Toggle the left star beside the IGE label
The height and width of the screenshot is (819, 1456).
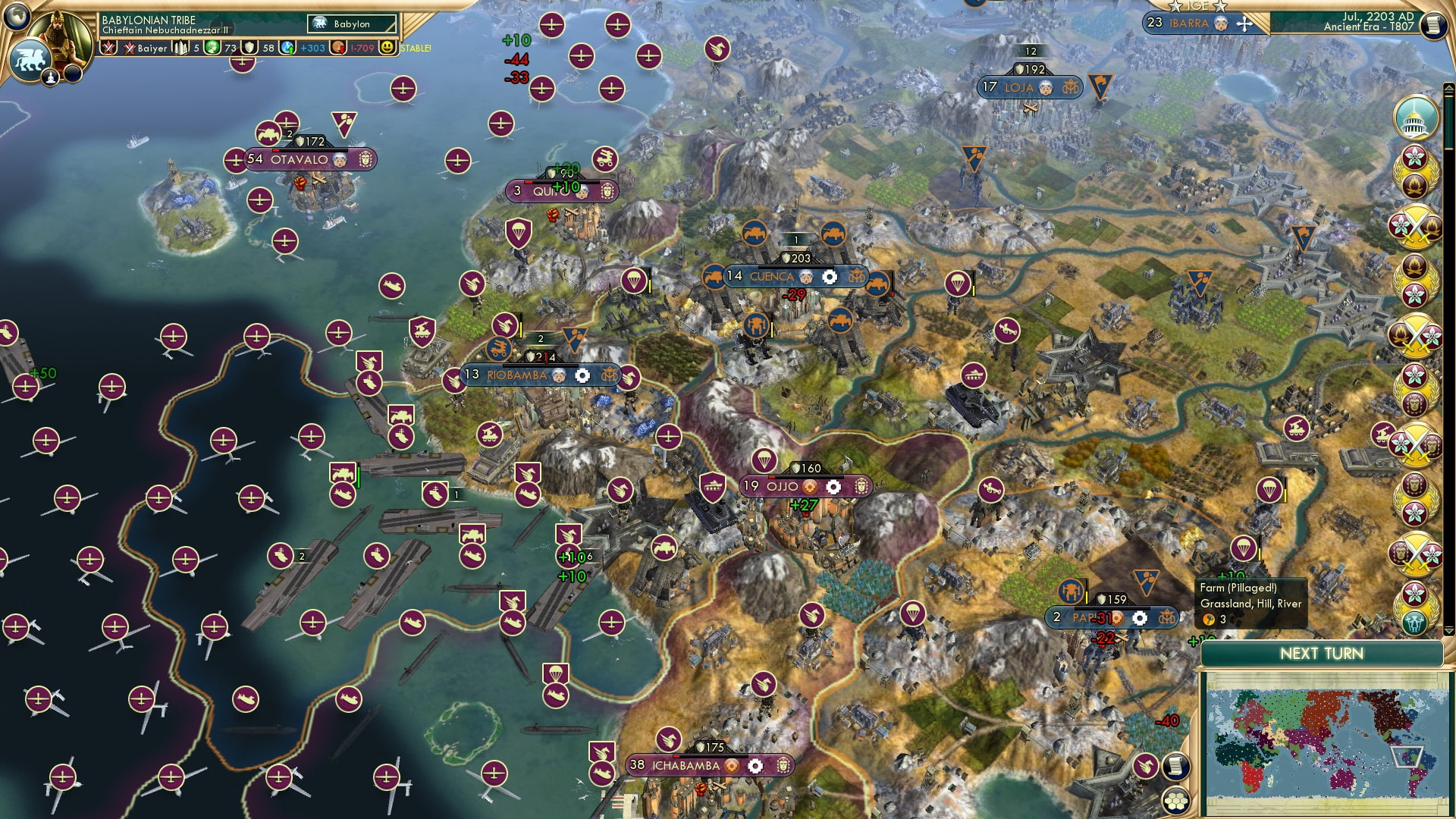click(x=1176, y=6)
